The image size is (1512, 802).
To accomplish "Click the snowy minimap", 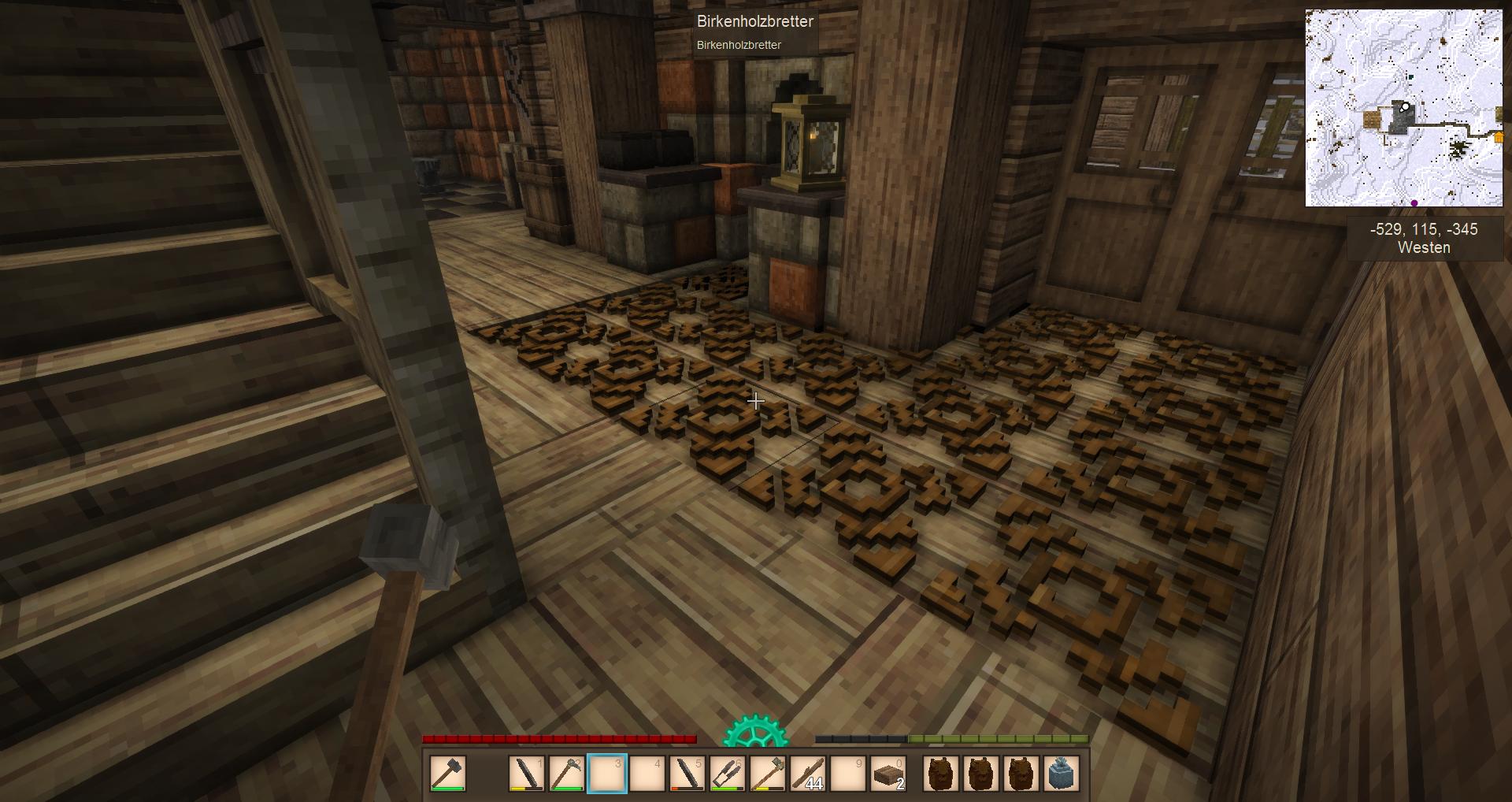I will 1403,108.
